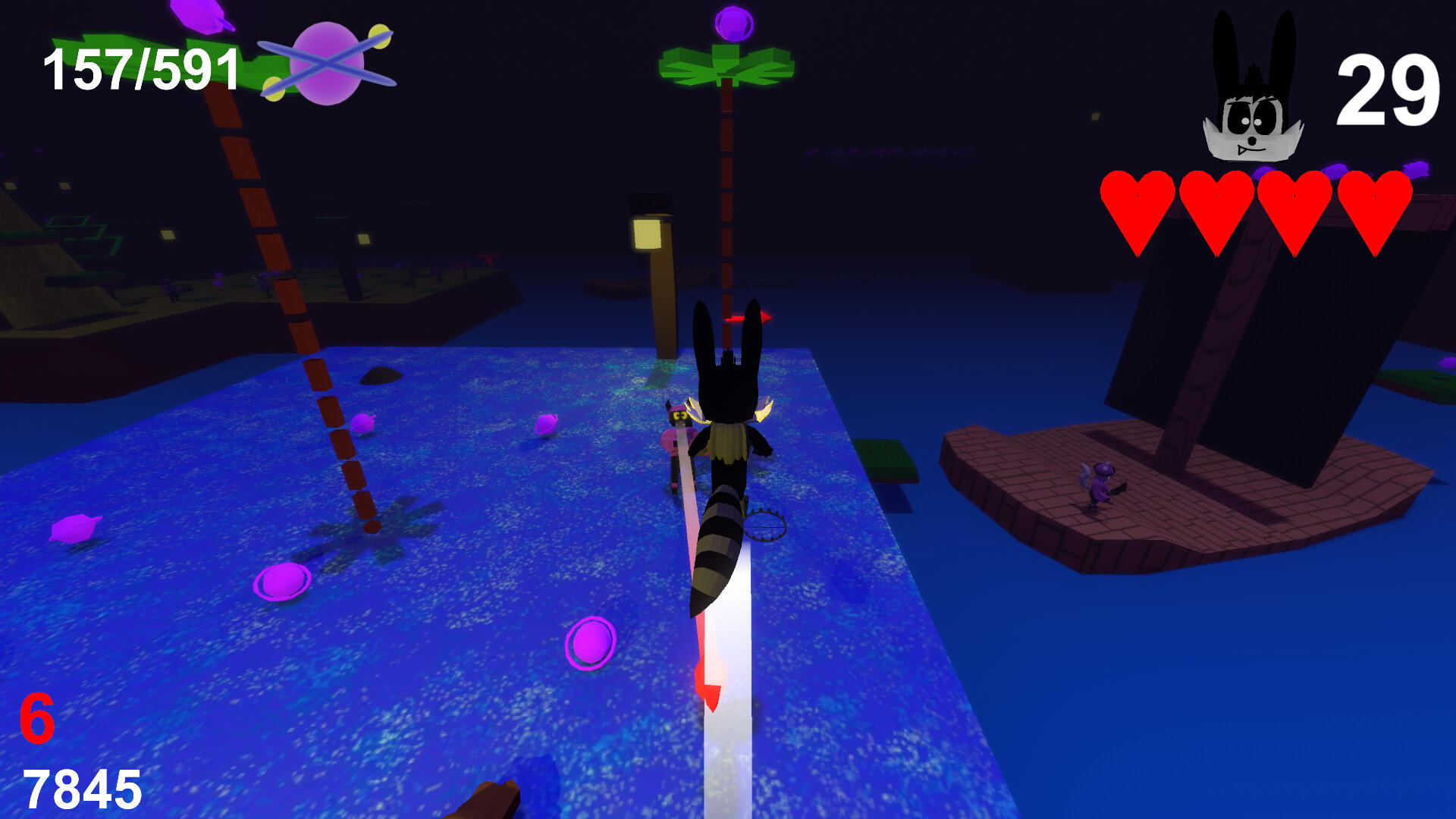Select the score 7845 label
Viewport: 1456px width, 819px height.
point(80,789)
